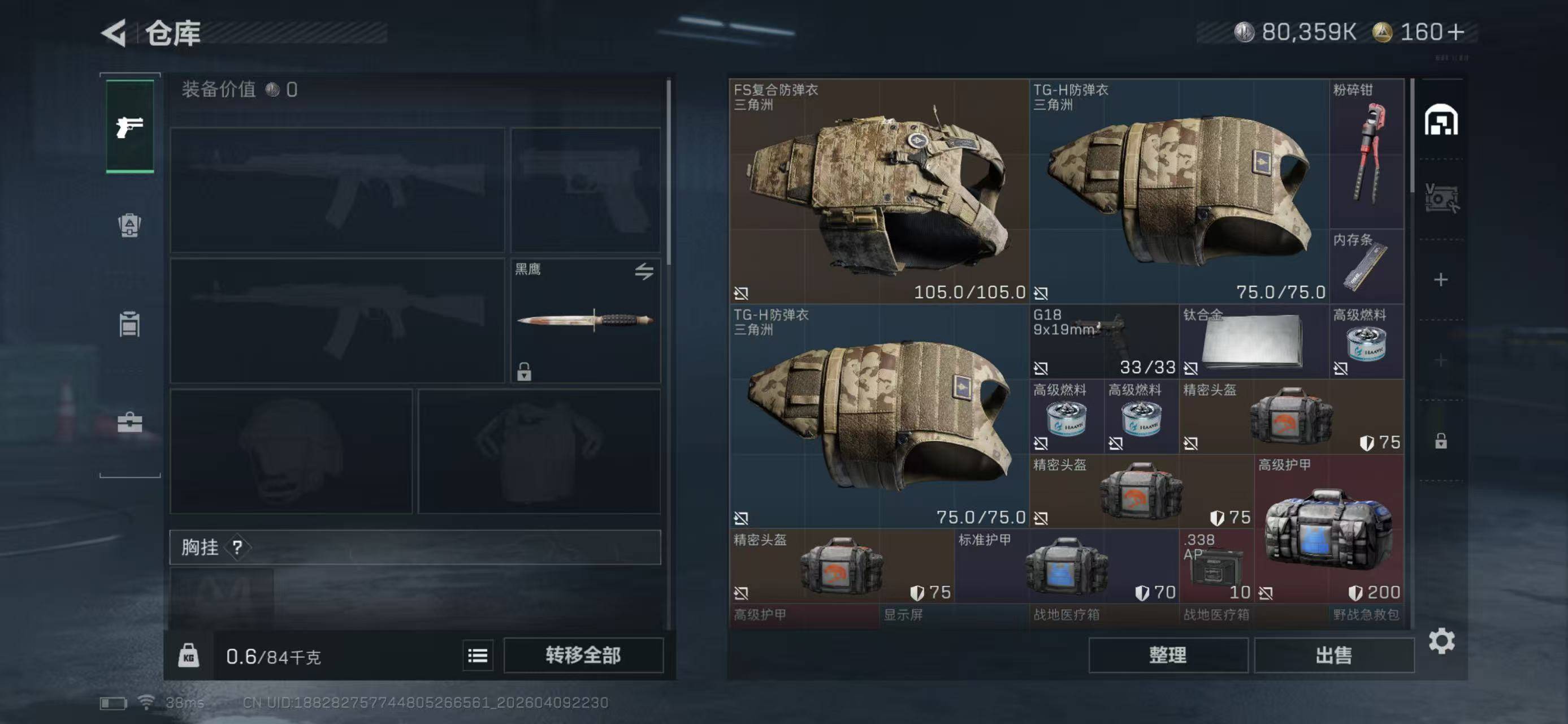Toggle the list view icon
This screenshot has height=724, width=1568.
pos(477,655)
